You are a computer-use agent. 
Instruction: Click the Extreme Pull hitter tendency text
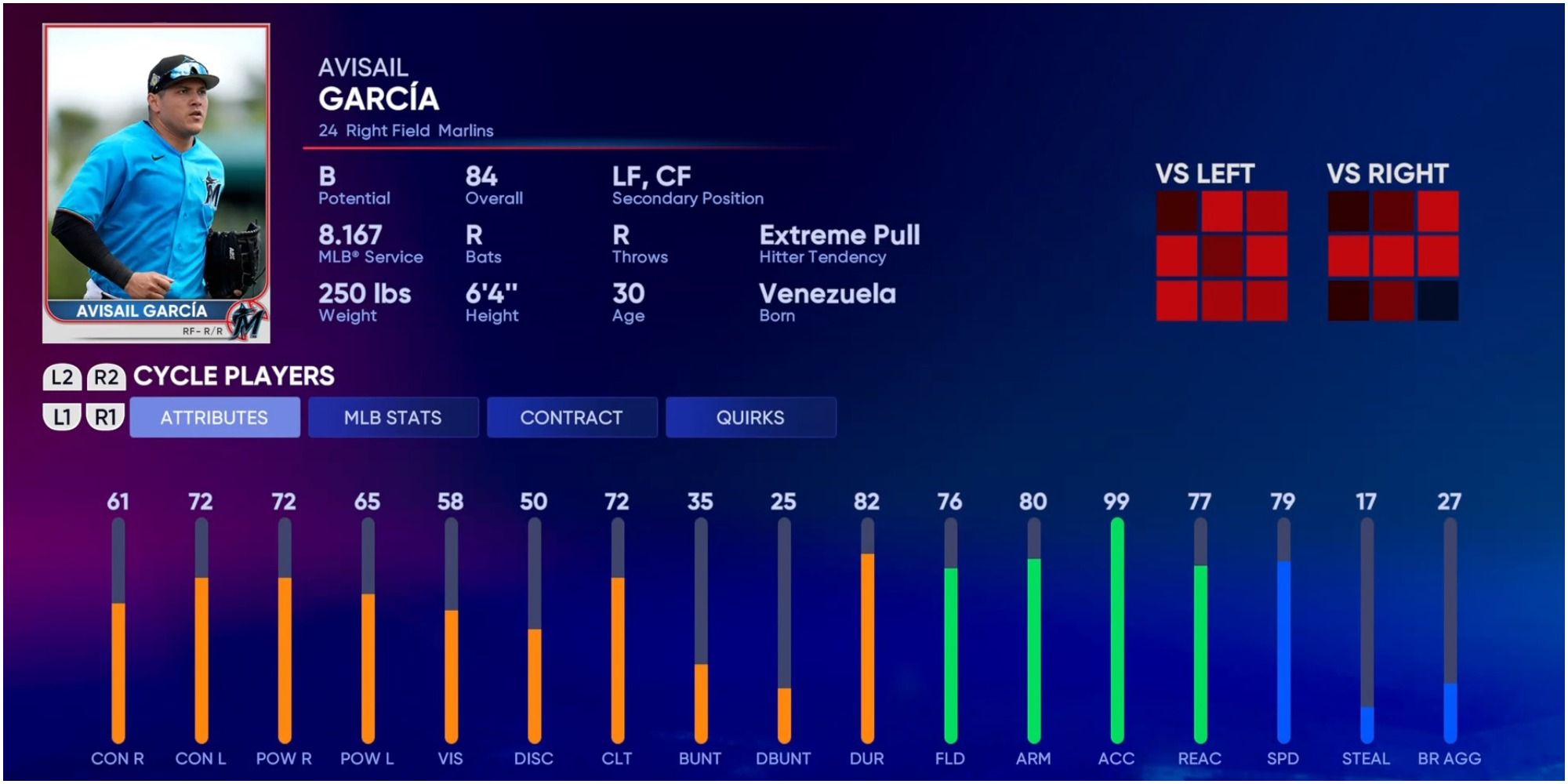click(x=840, y=234)
